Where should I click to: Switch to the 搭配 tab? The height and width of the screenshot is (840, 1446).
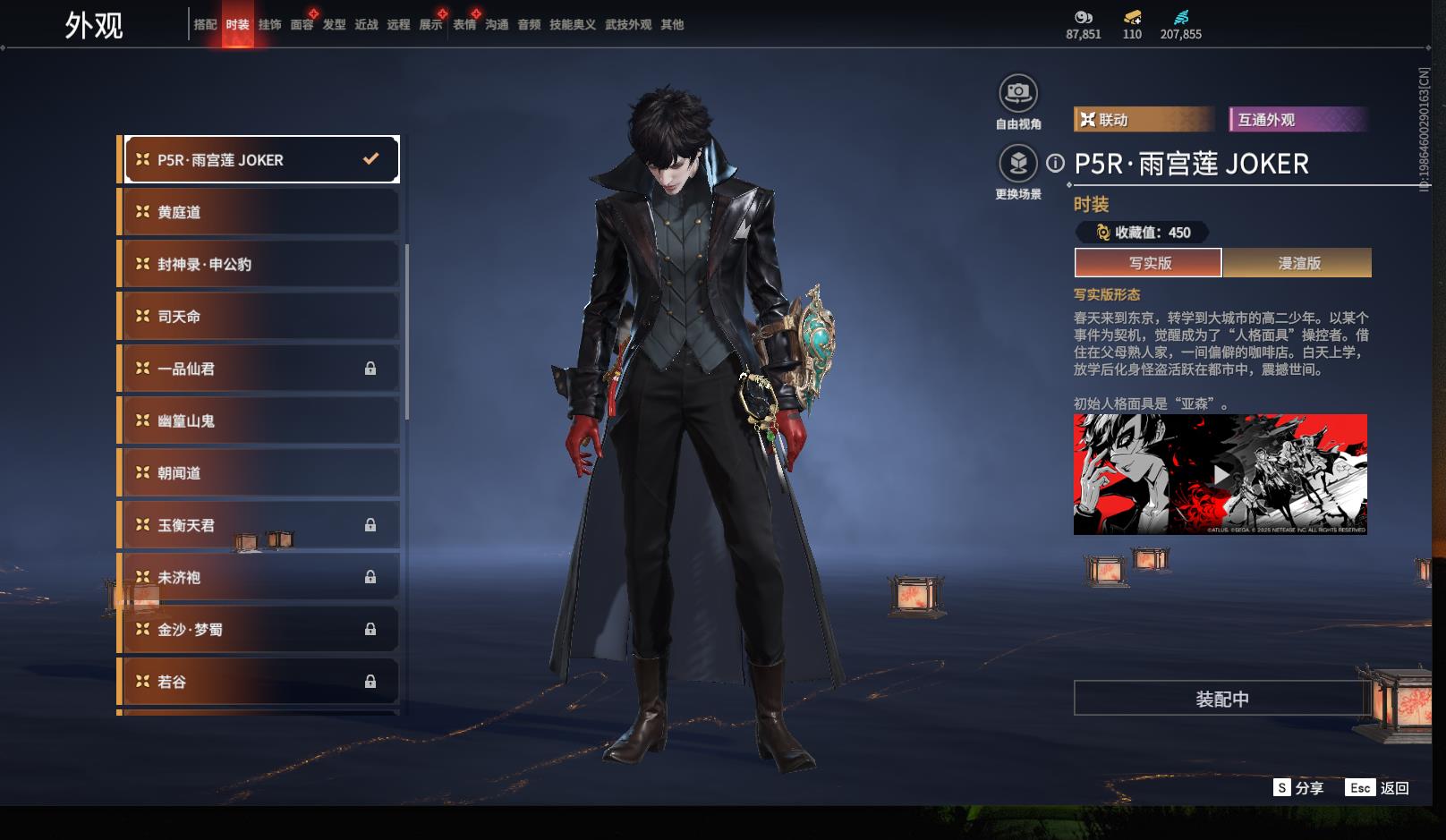(205, 25)
